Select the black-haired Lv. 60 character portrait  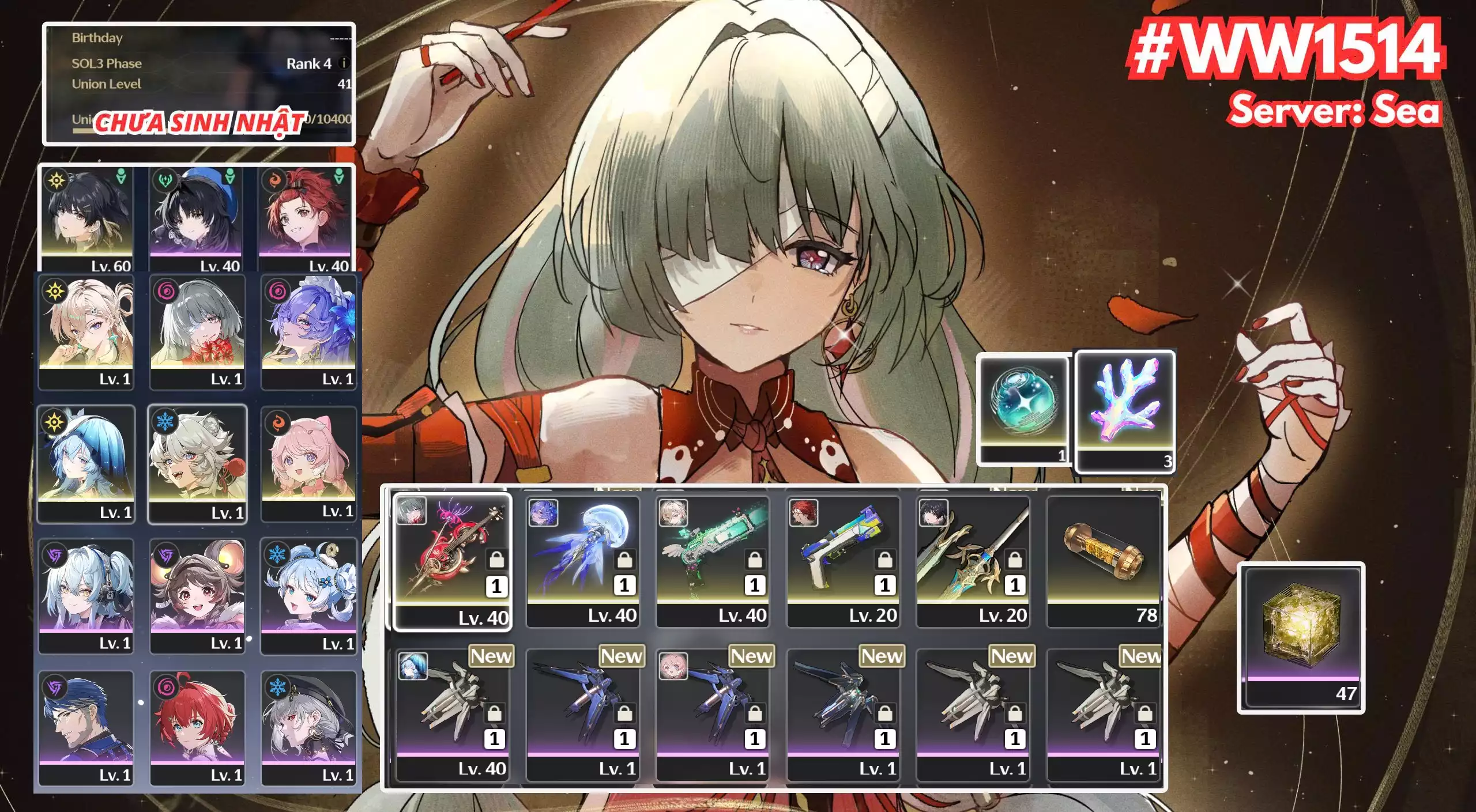point(86,219)
